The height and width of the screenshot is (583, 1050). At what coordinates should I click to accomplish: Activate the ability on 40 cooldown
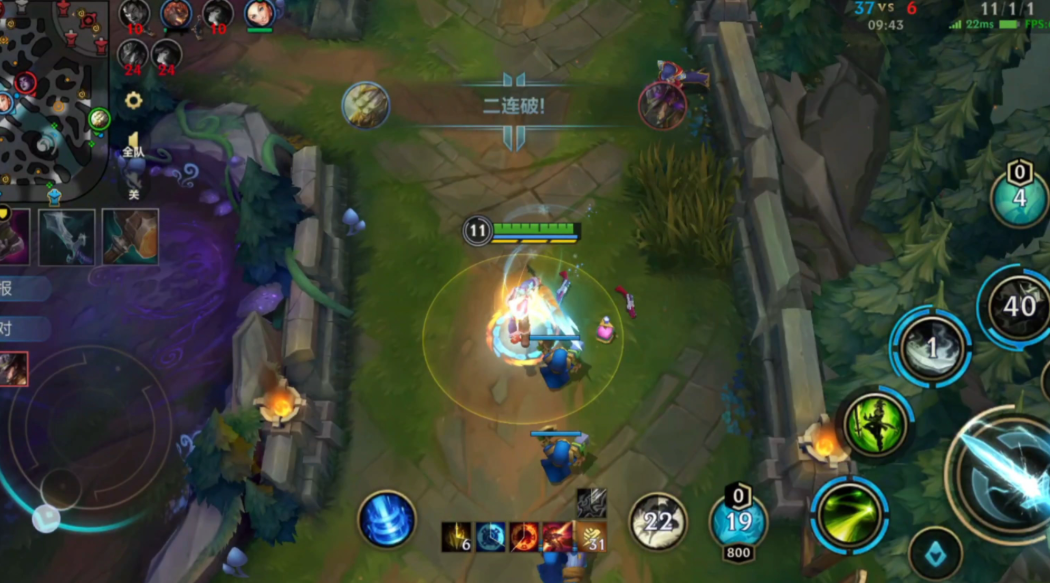[x=1018, y=307]
